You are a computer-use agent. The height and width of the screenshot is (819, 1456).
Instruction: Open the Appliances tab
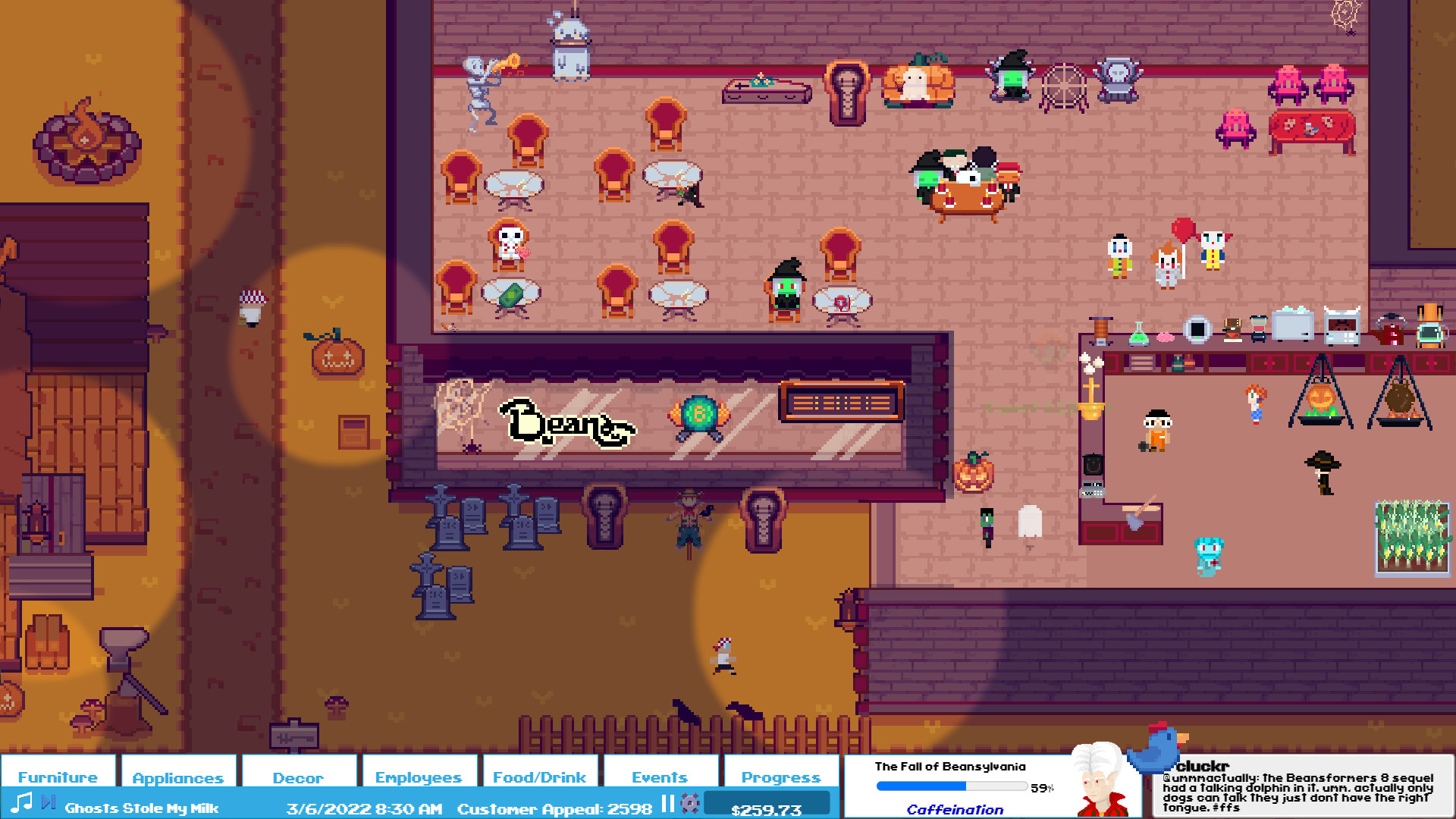(177, 777)
